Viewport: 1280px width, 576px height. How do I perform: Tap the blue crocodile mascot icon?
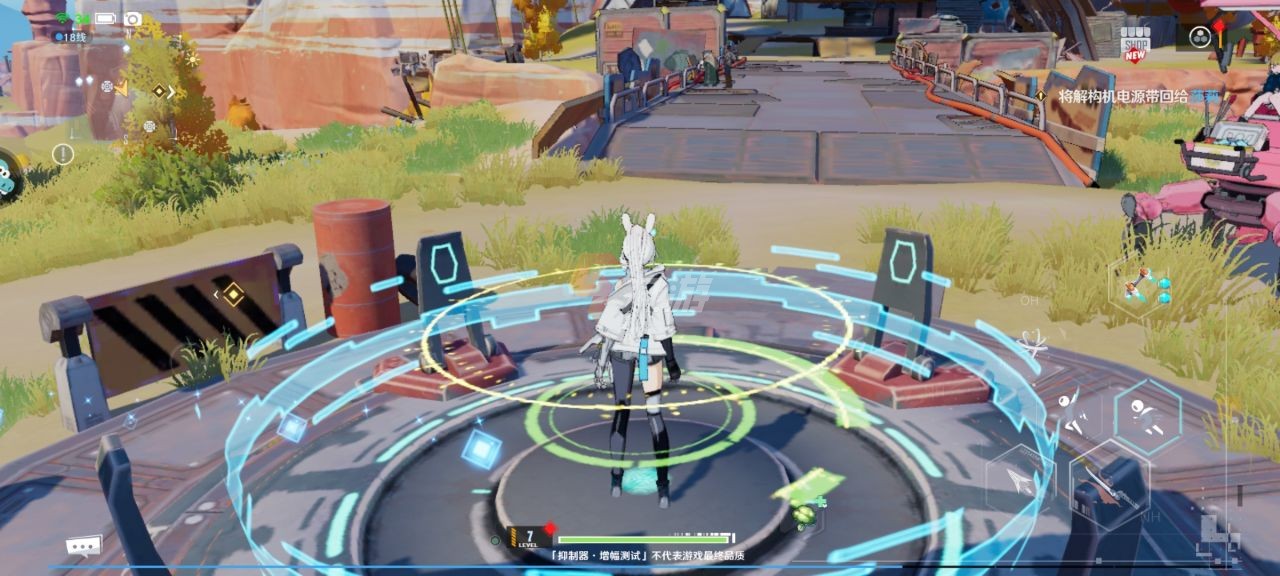pos(10,175)
